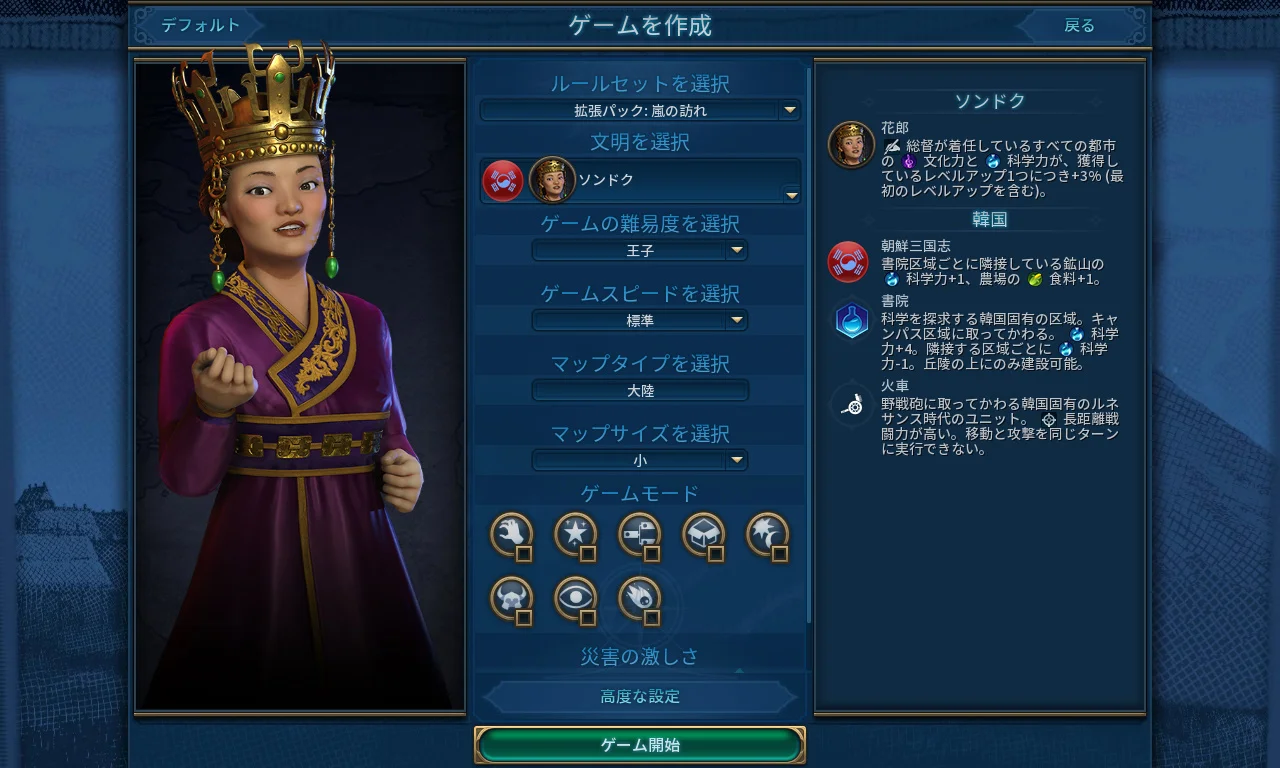Open the ruleset dropdown showing 嵐の訪れ
1280x768 pixels.
tap(640, 110)
